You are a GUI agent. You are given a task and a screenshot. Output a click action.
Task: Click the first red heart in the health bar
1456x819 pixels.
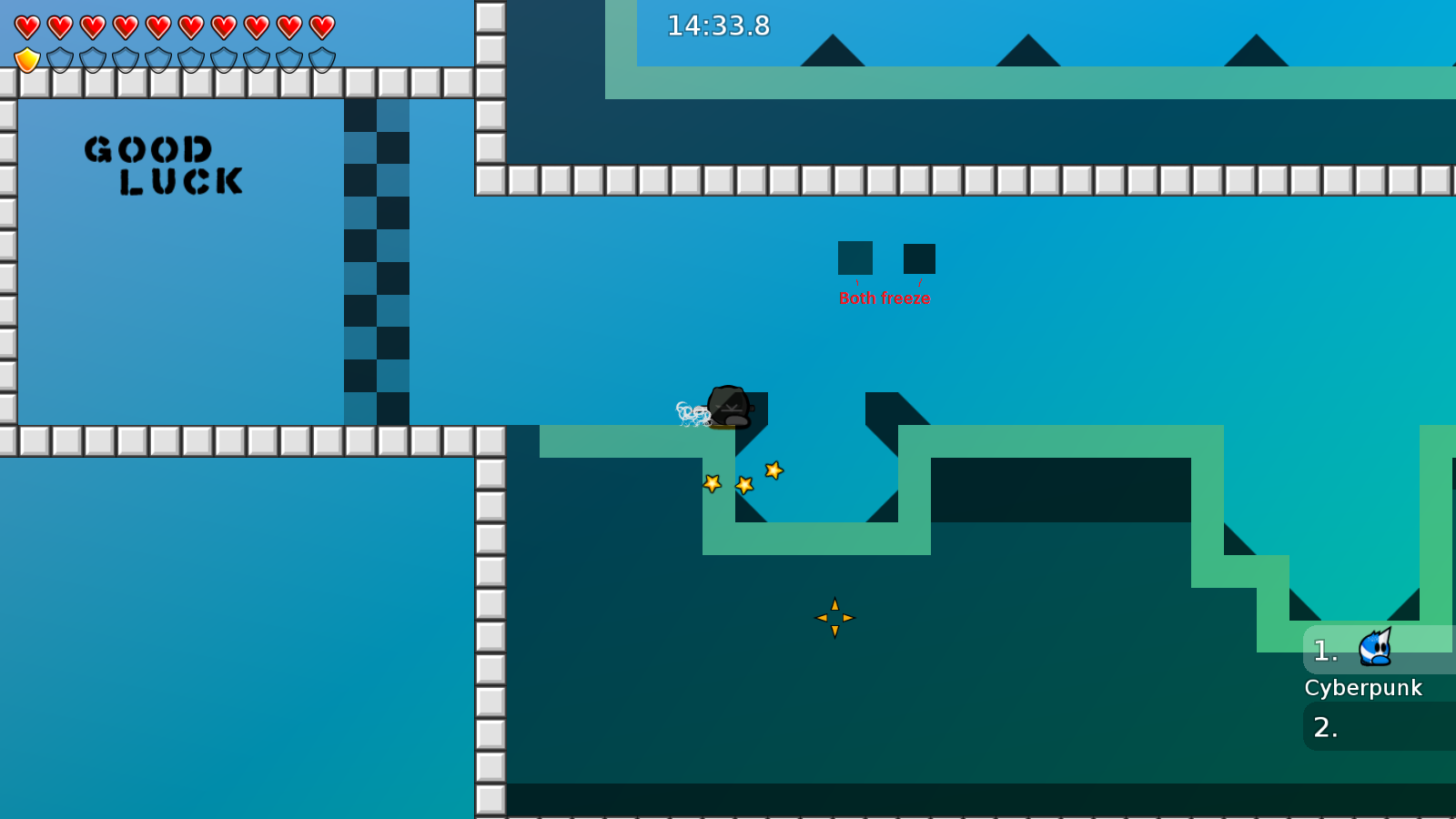pos(27,25)
